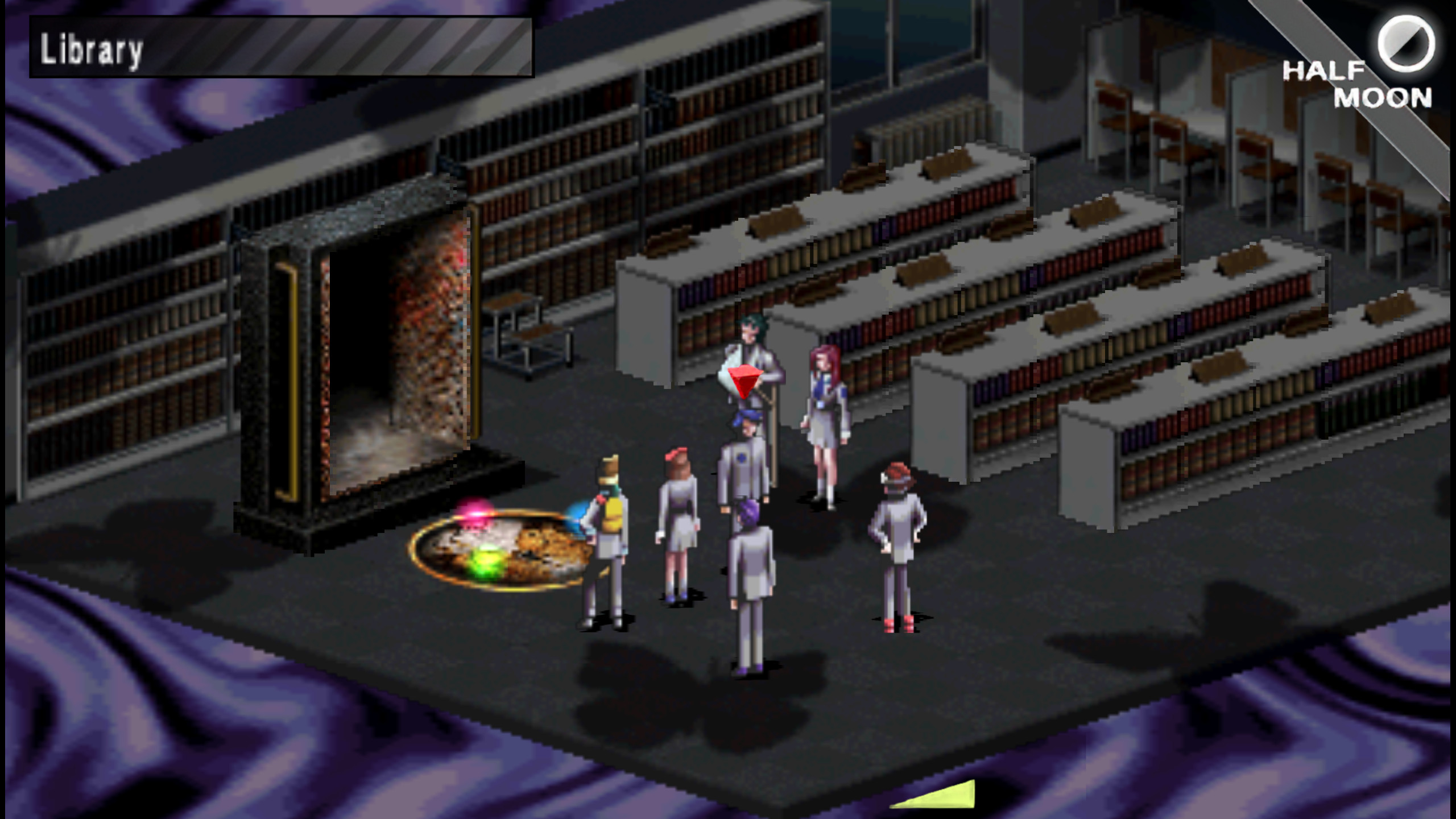Click the Library location name banner
1456x819 pixels.
tap(91, 51)
